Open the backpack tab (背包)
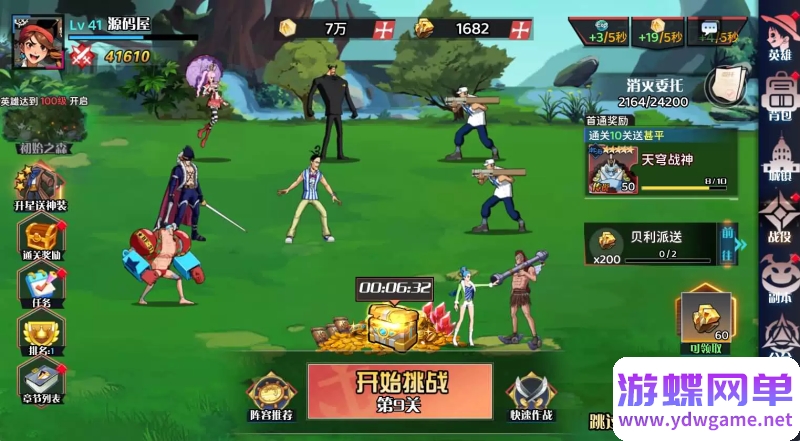 (x=779, y=96)
